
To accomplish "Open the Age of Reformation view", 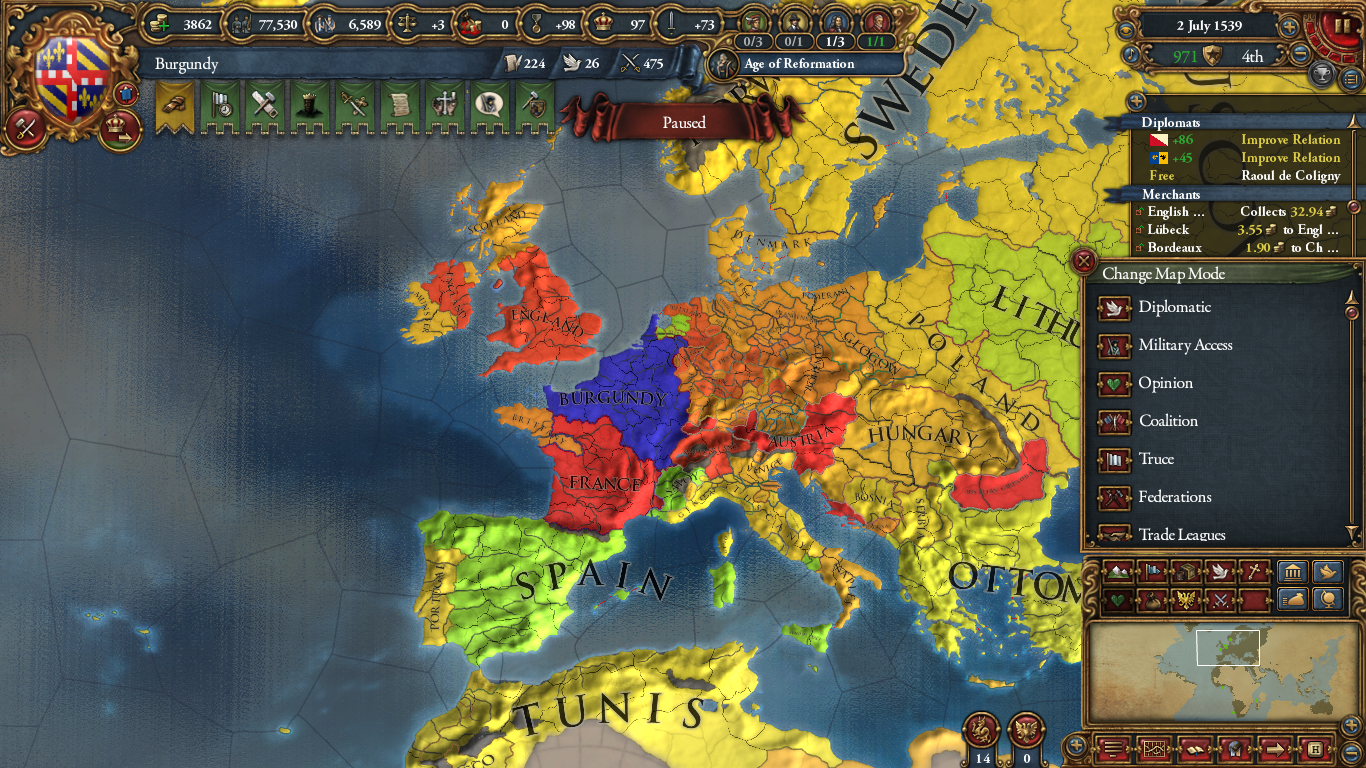I will click(800, 64).
